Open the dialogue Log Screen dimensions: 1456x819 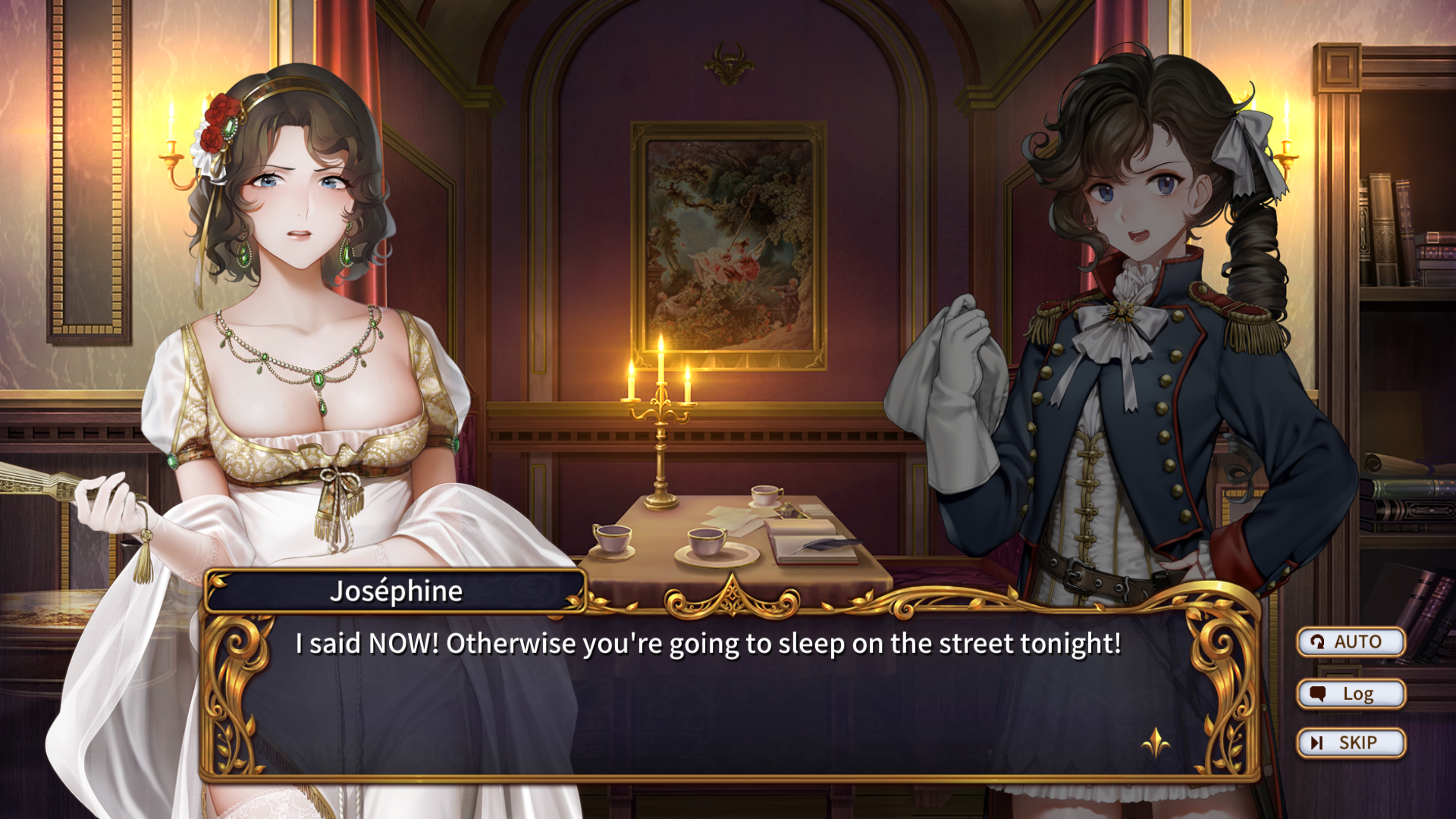point(1351,694)
